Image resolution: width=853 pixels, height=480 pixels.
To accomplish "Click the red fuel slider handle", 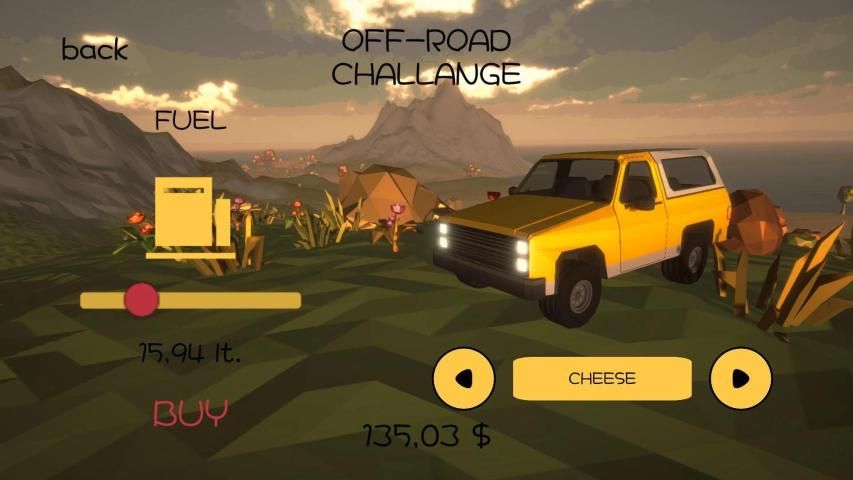I will (142, 300).
